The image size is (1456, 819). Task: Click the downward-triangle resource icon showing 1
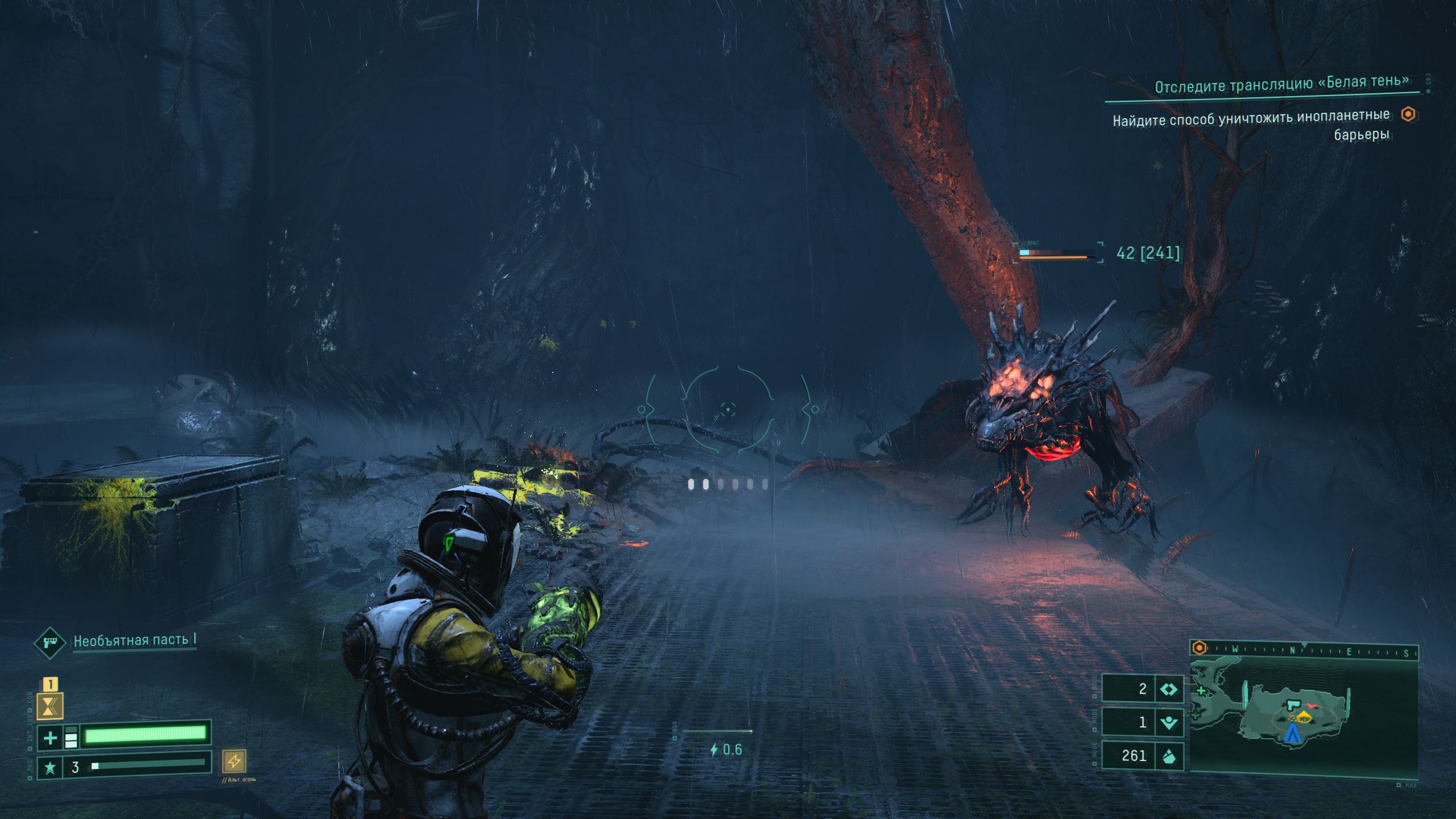(1169, 723)
